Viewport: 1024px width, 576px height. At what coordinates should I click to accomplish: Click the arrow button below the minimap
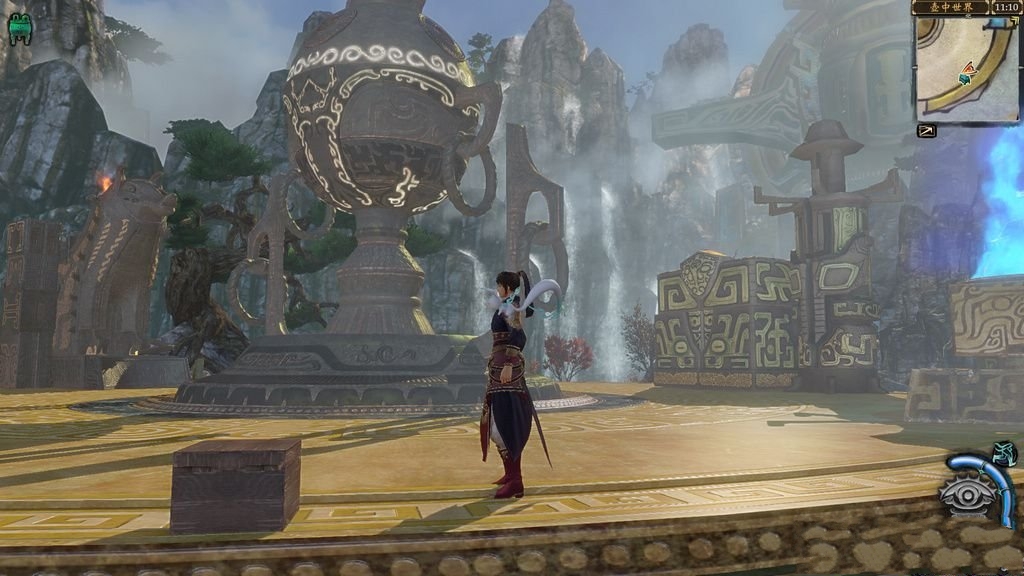pyautogui.click(x=926, y=131)
